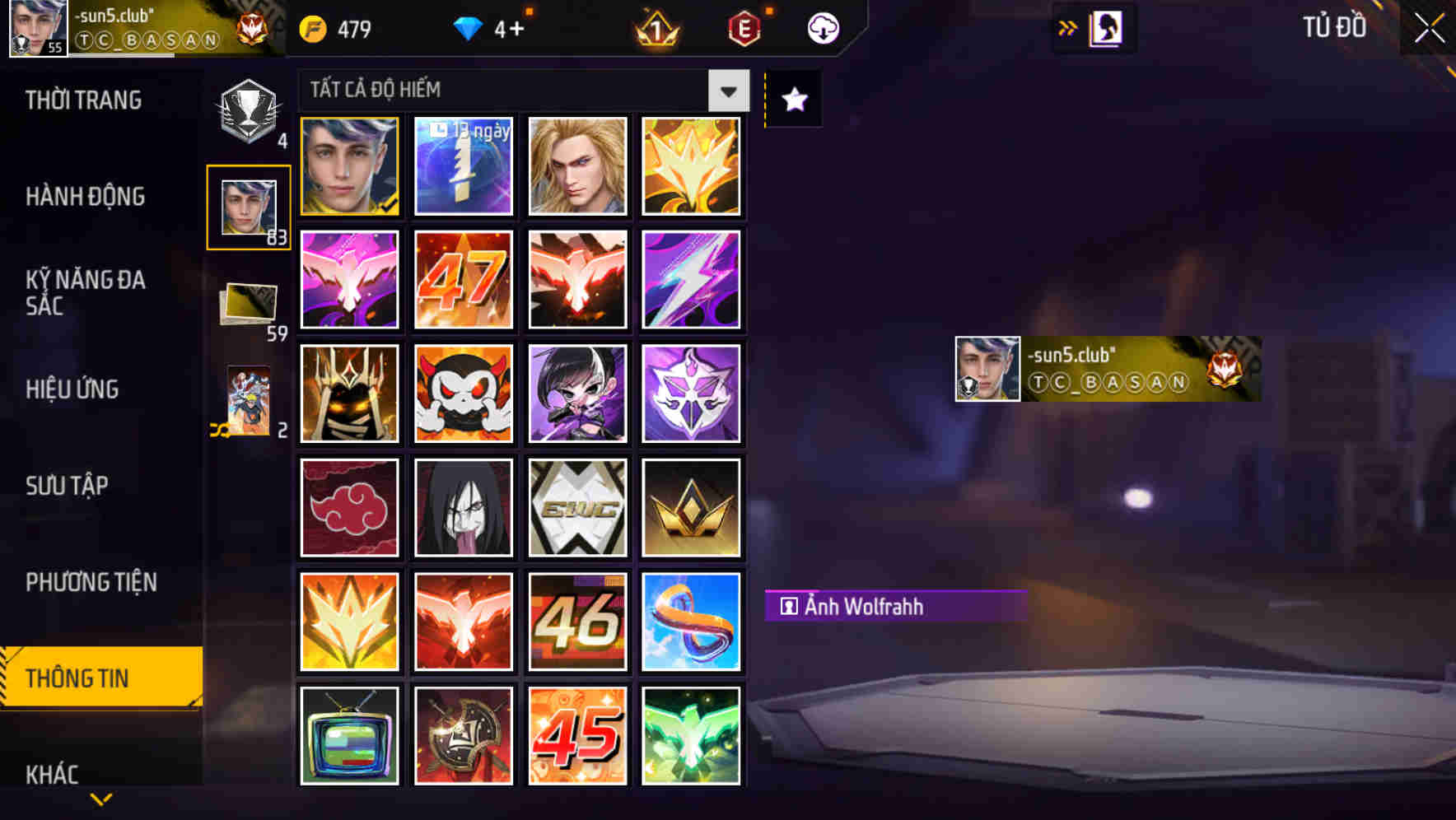
Task: Toggle the star favorites filter
Action: [x=793, y=100]
